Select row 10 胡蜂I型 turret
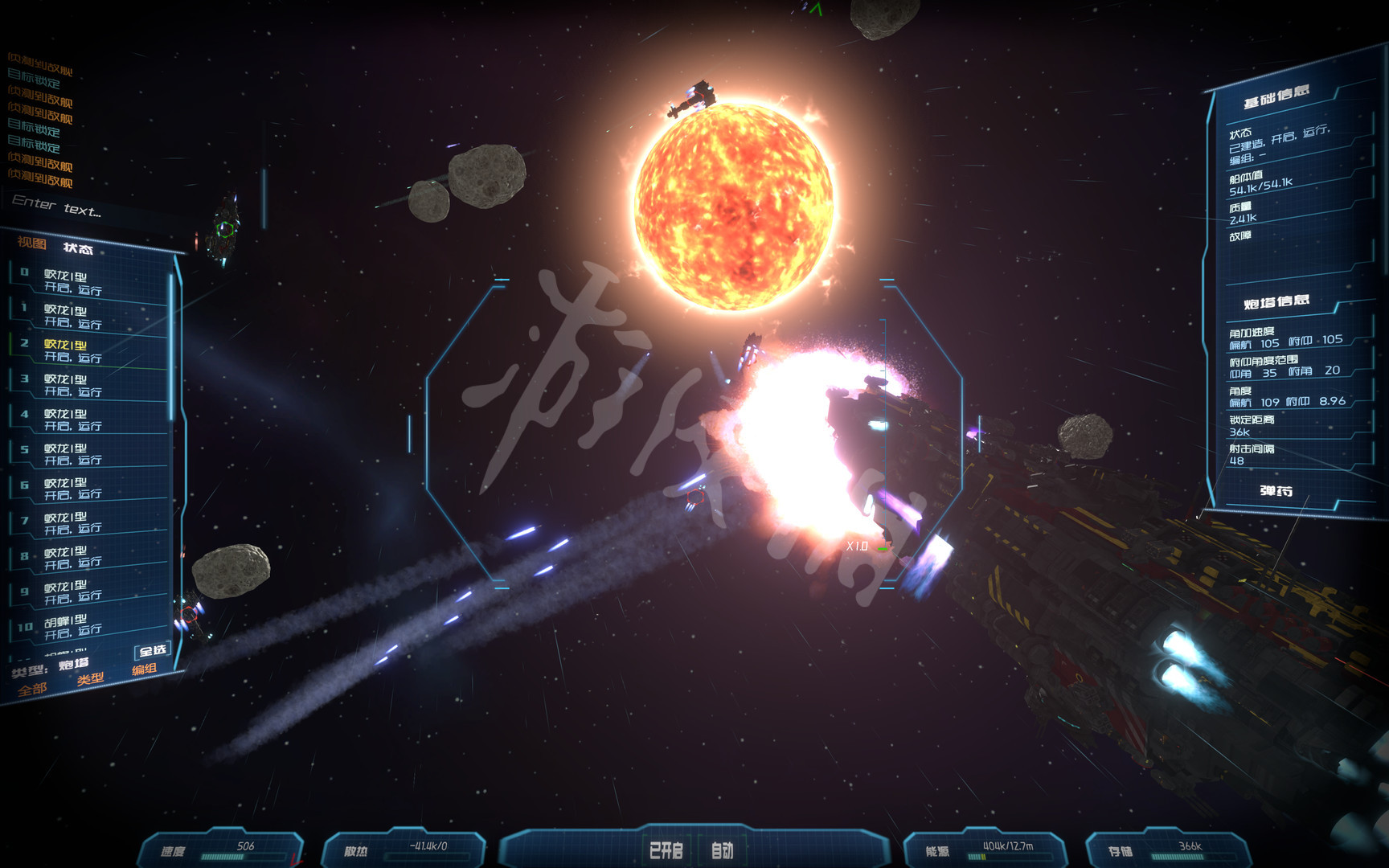 [x=88, y=626]
